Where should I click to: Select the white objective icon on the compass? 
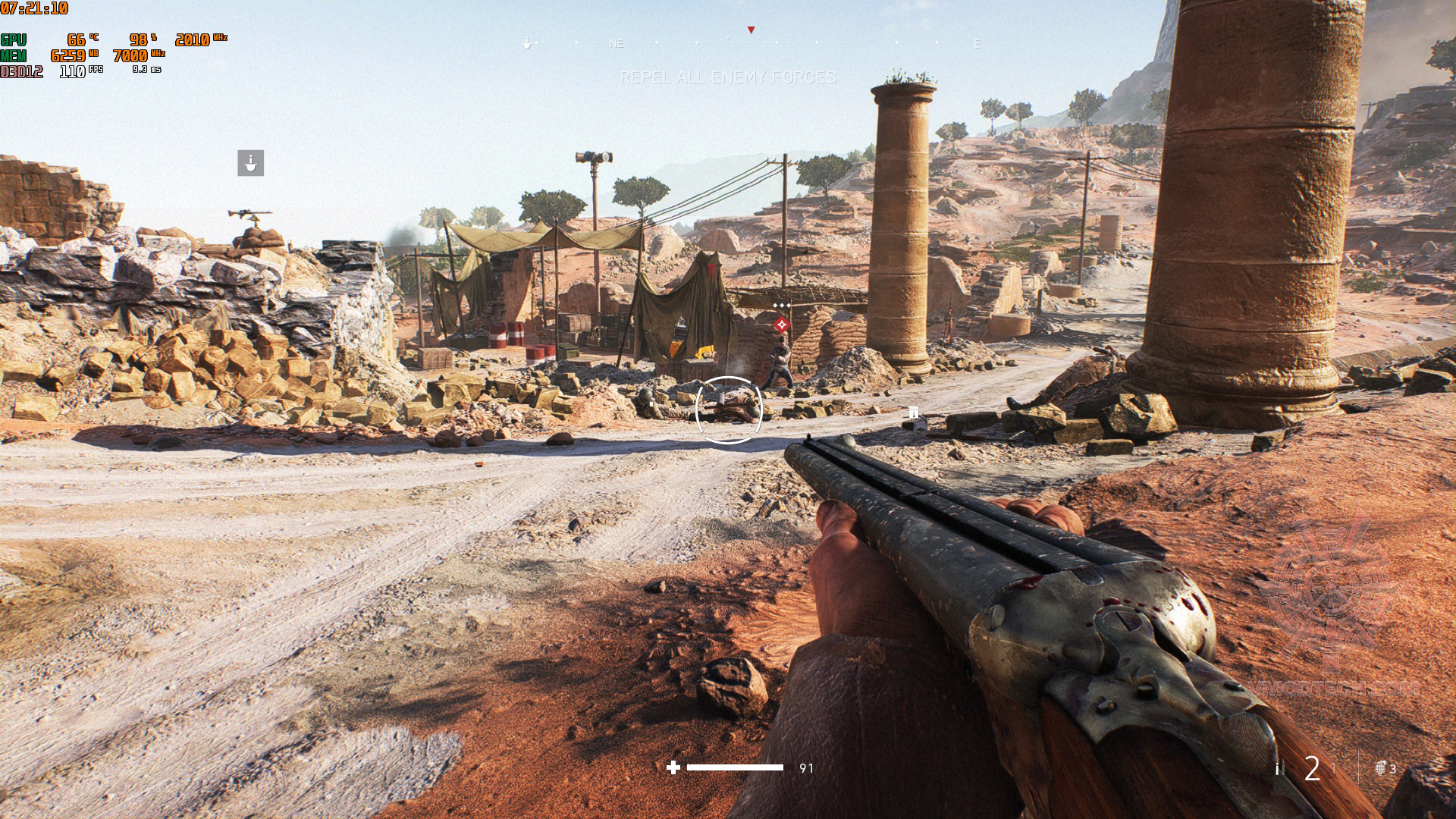[527, 43]
